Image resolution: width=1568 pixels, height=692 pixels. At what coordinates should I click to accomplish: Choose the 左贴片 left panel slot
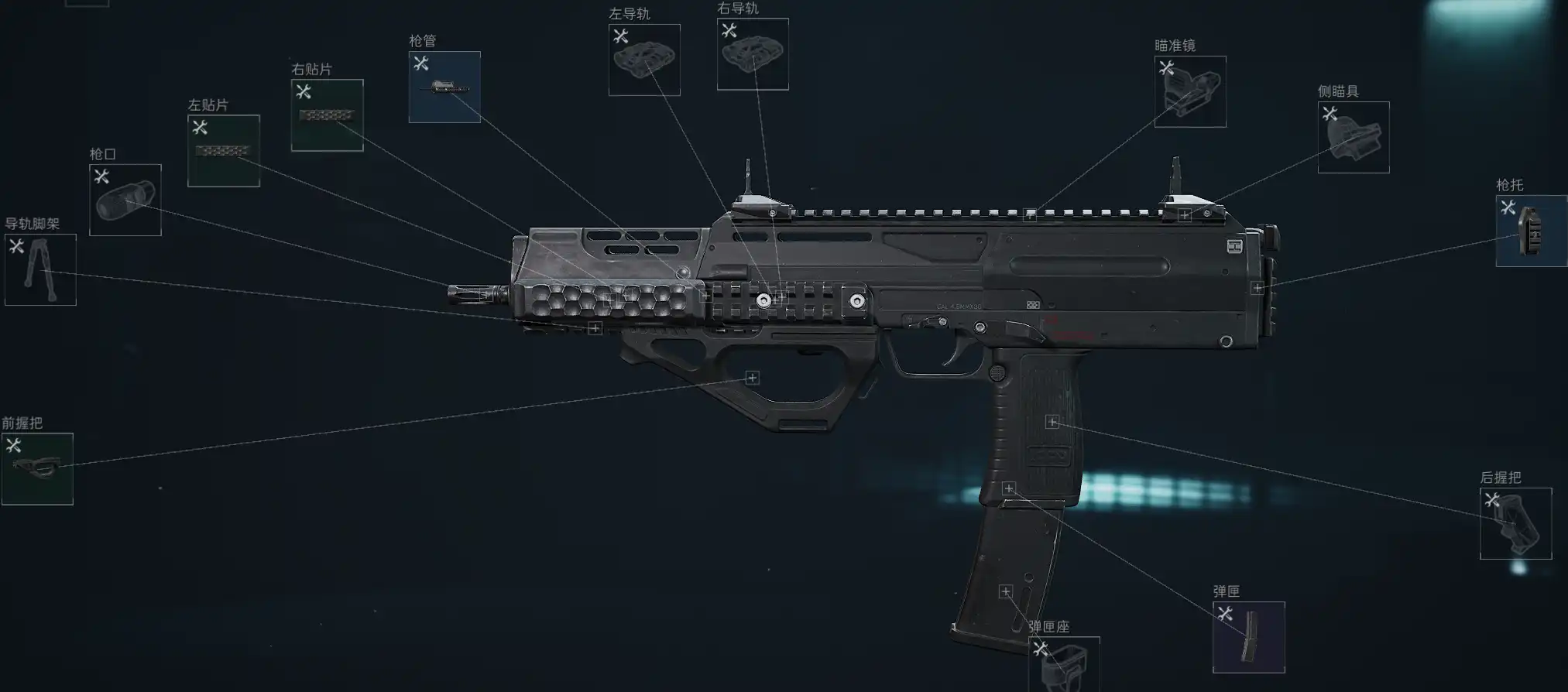[x=224, y=151]
